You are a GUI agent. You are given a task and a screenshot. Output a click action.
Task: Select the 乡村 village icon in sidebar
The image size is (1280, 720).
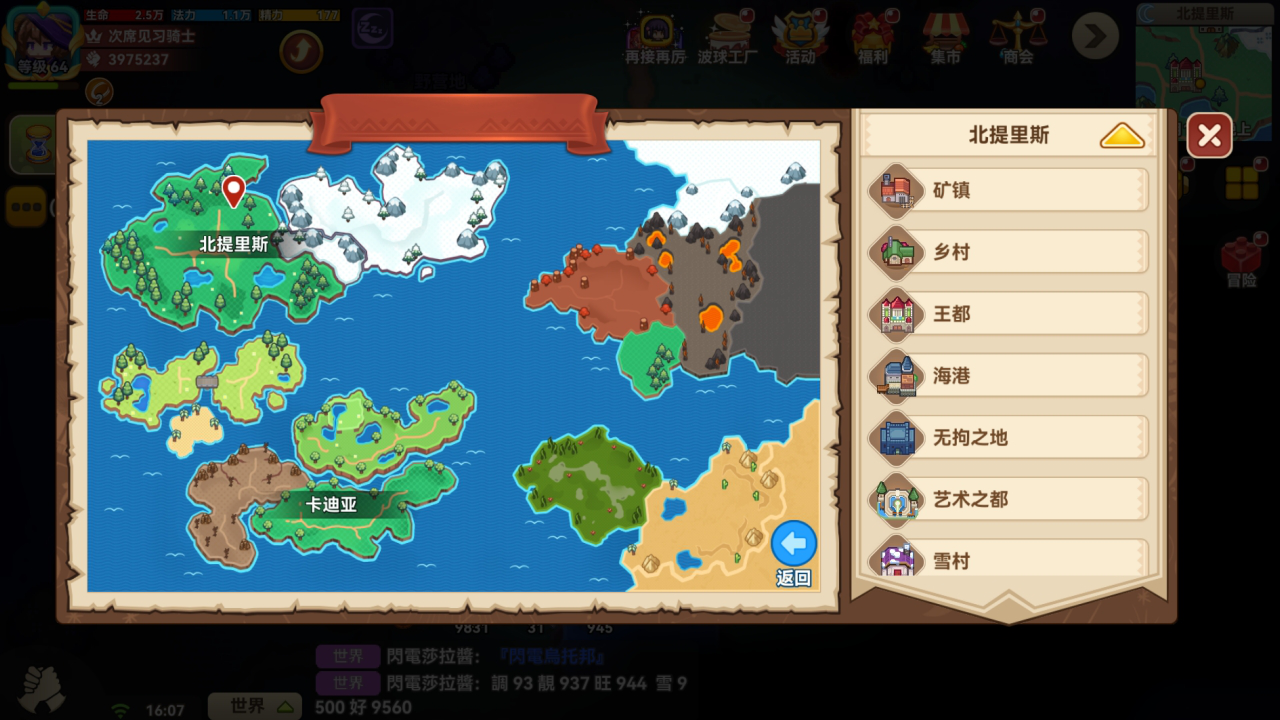[898, 252]
